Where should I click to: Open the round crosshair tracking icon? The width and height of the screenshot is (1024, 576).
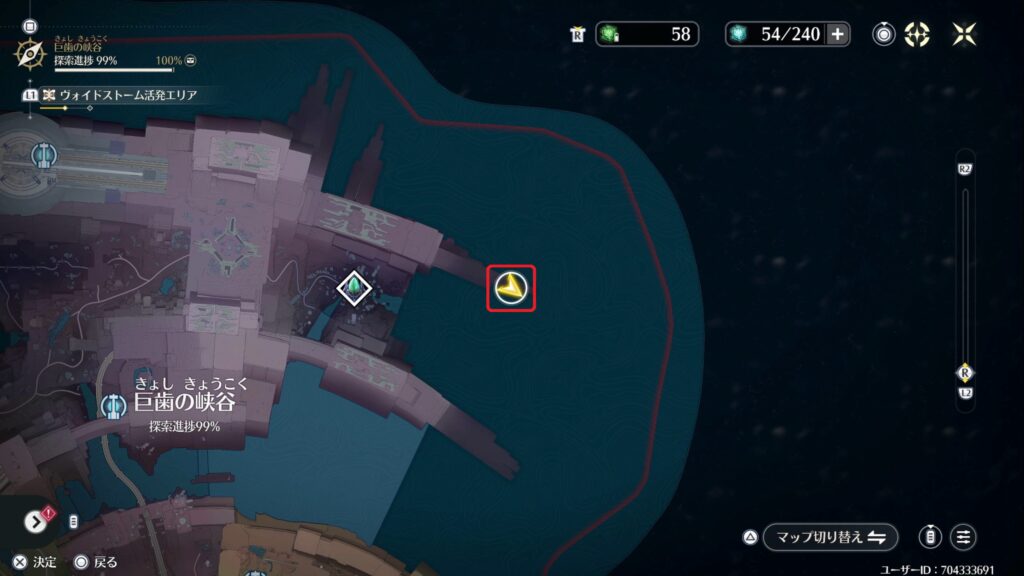(x=884, y=34)
